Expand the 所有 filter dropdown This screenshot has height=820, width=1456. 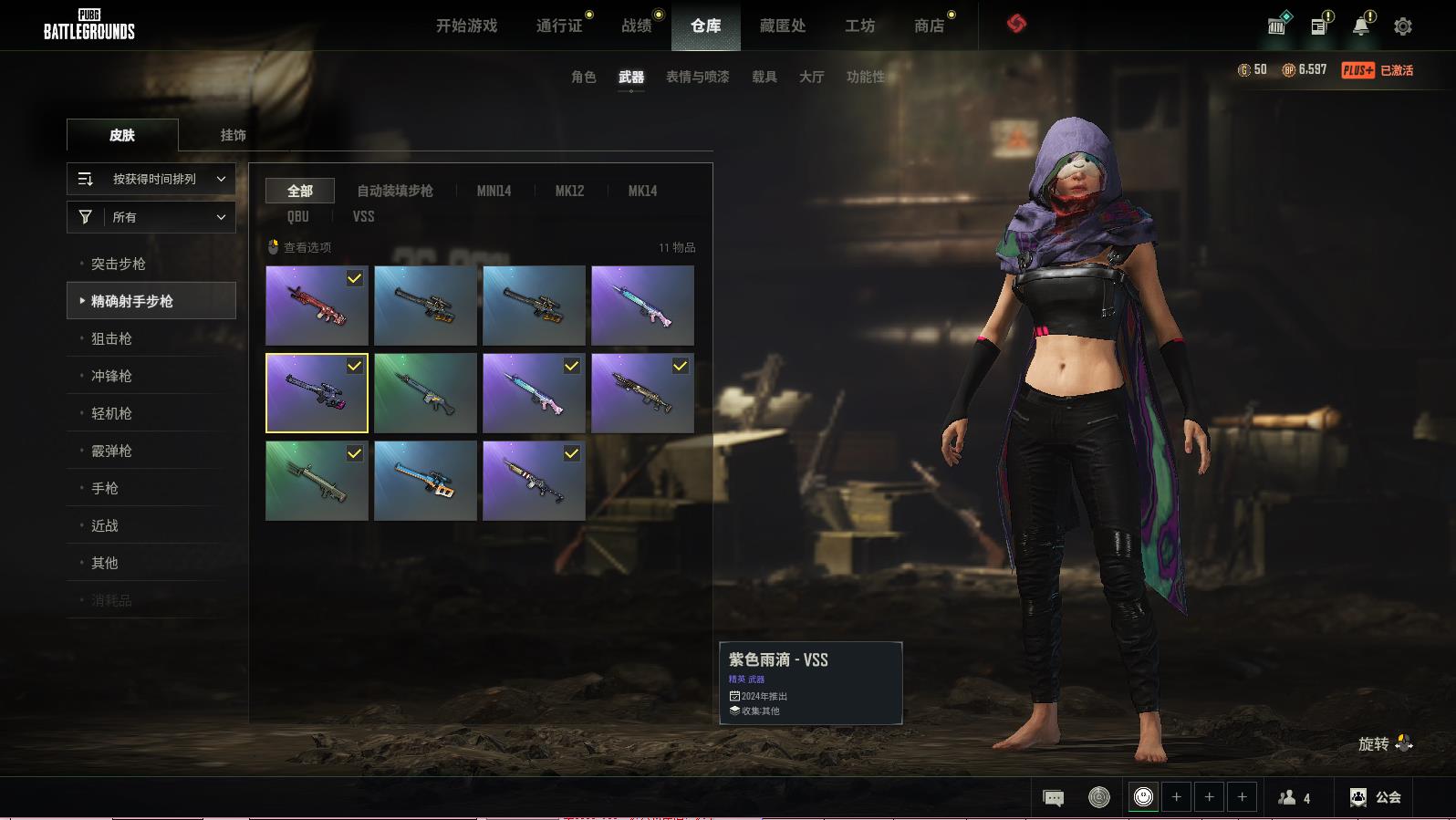point(151,217)
